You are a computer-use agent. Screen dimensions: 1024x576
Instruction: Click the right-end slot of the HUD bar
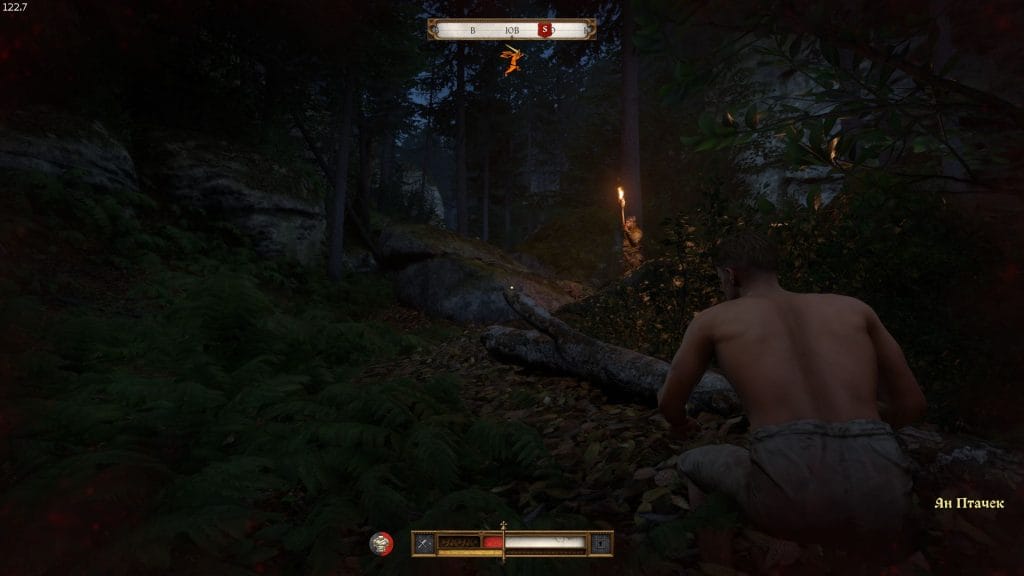[600, 543]
